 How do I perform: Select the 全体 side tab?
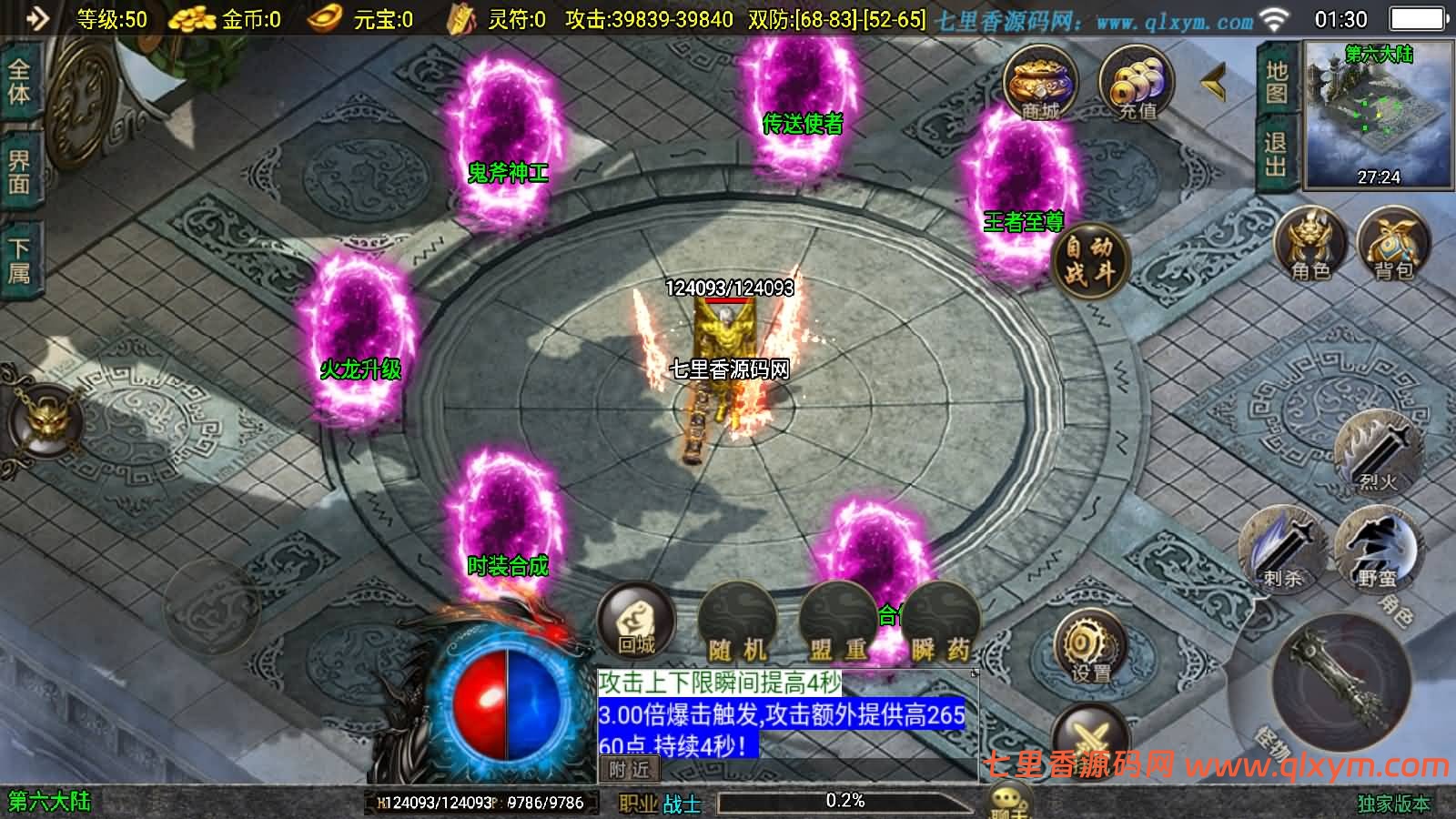19,82
